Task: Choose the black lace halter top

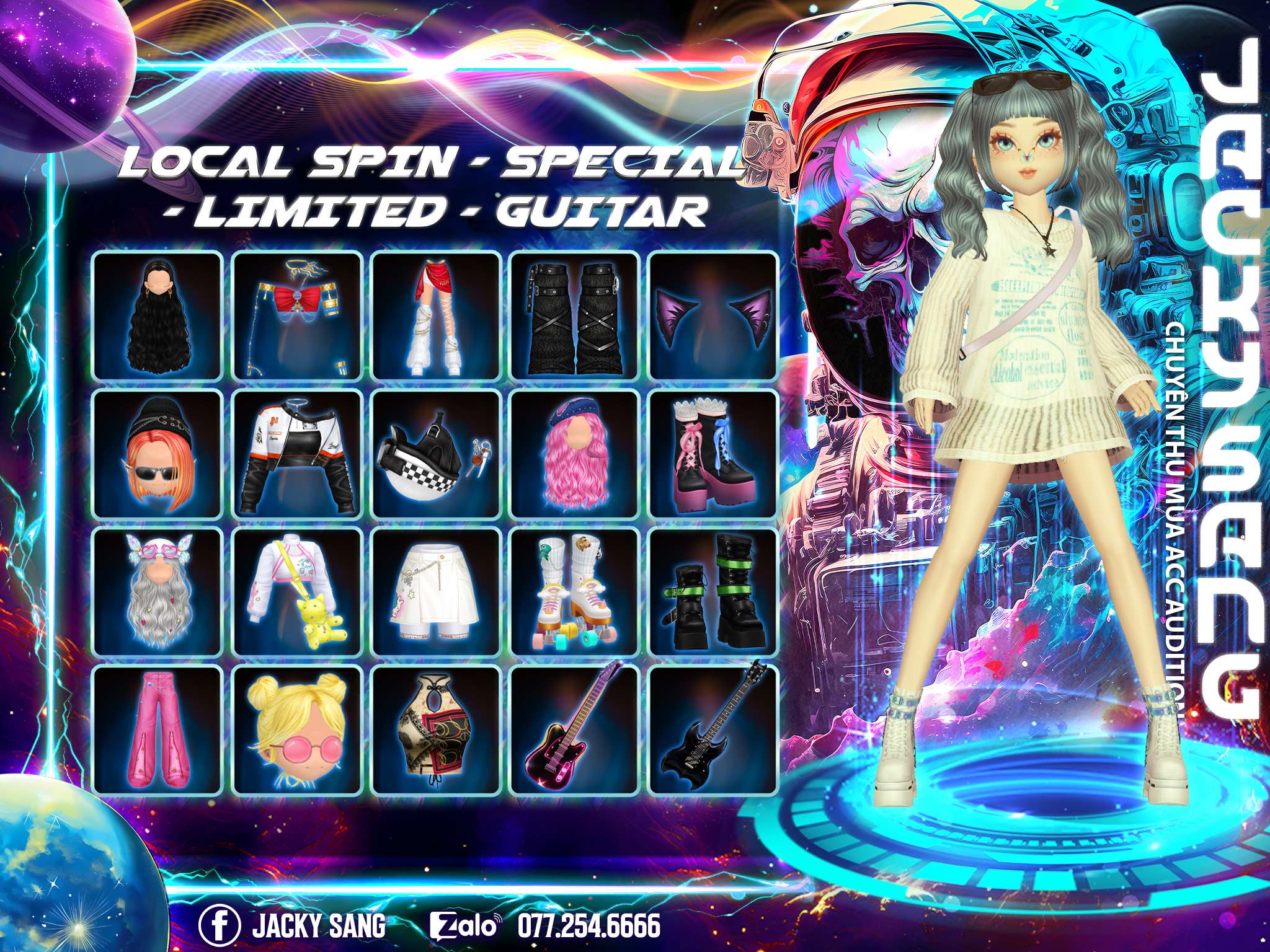Action: (x=436, y=730)
